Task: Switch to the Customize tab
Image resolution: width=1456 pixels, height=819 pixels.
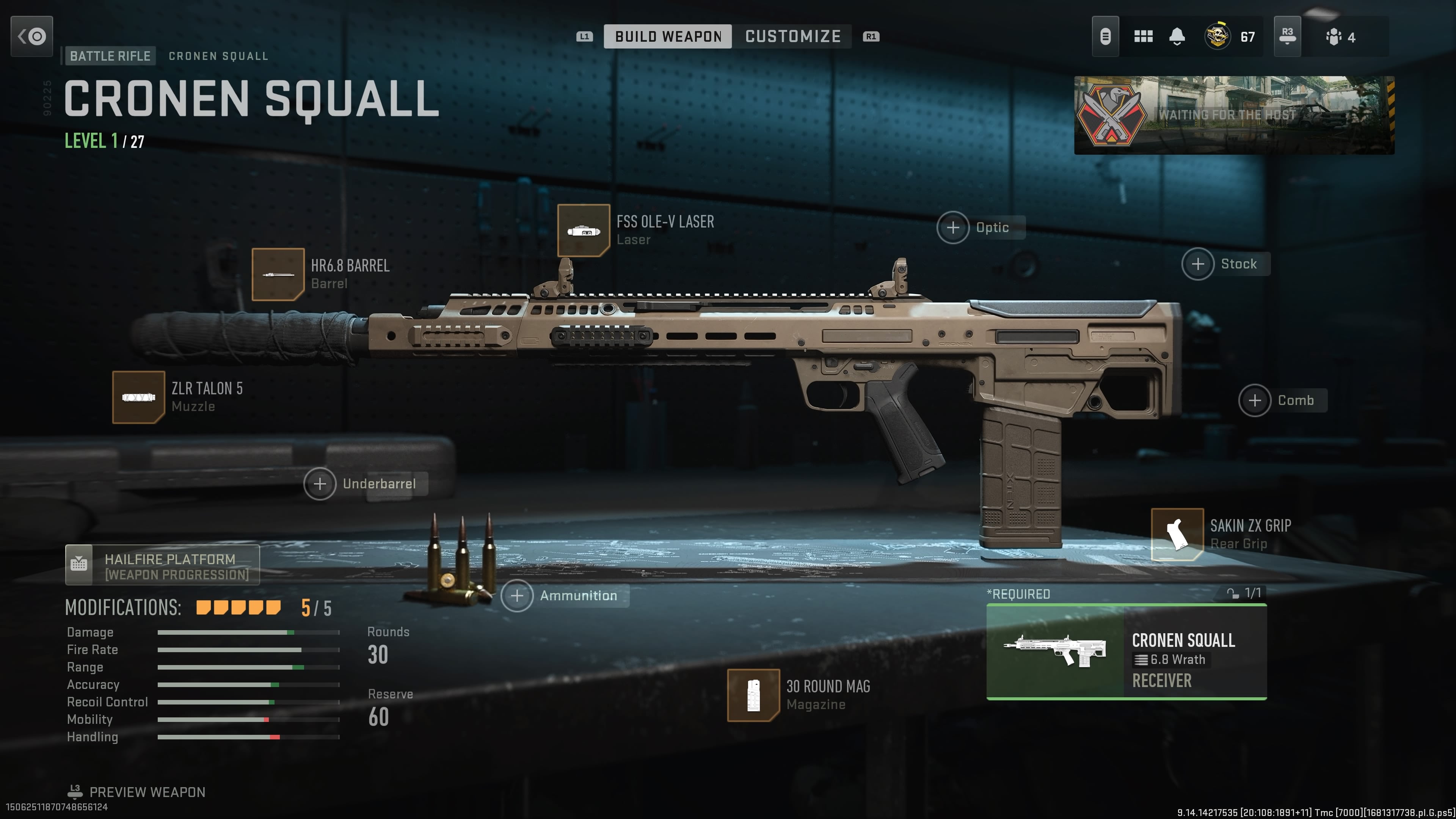Action: pyautogui.click(x=792, y=36)
